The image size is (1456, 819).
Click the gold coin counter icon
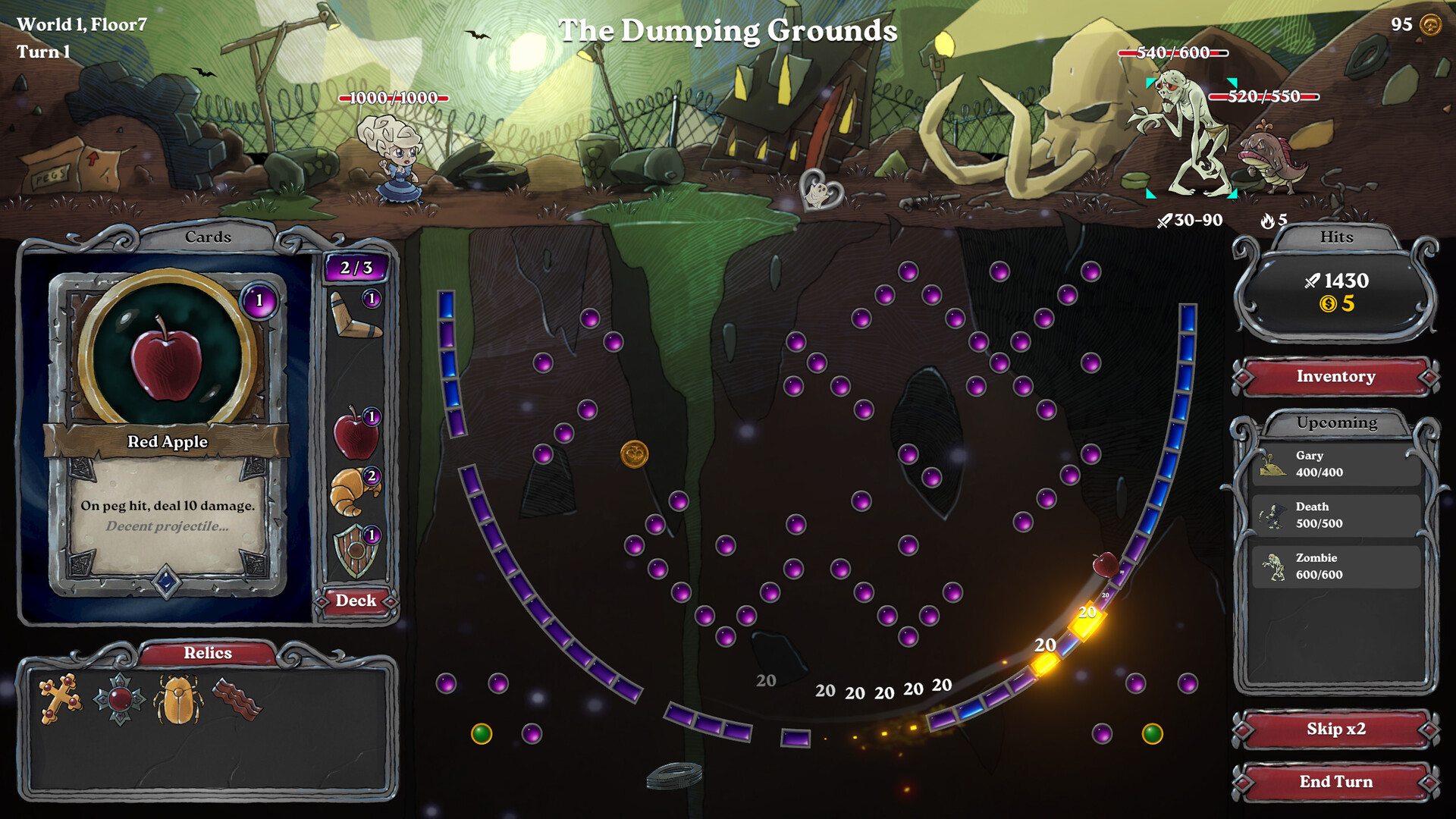(1430, 25)
